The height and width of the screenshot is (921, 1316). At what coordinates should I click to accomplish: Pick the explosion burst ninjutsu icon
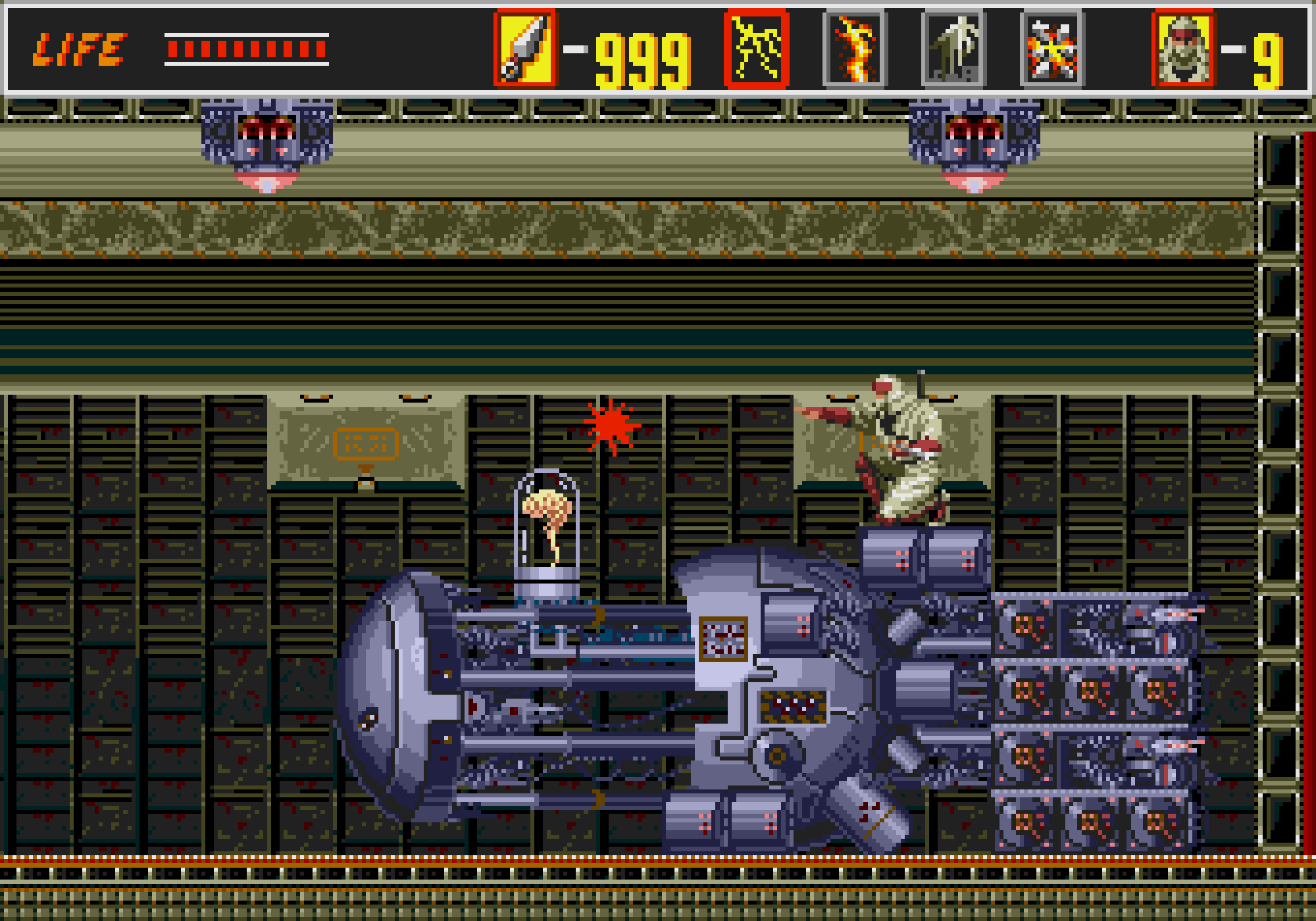pyautogui.click(x=1052, y=48)
